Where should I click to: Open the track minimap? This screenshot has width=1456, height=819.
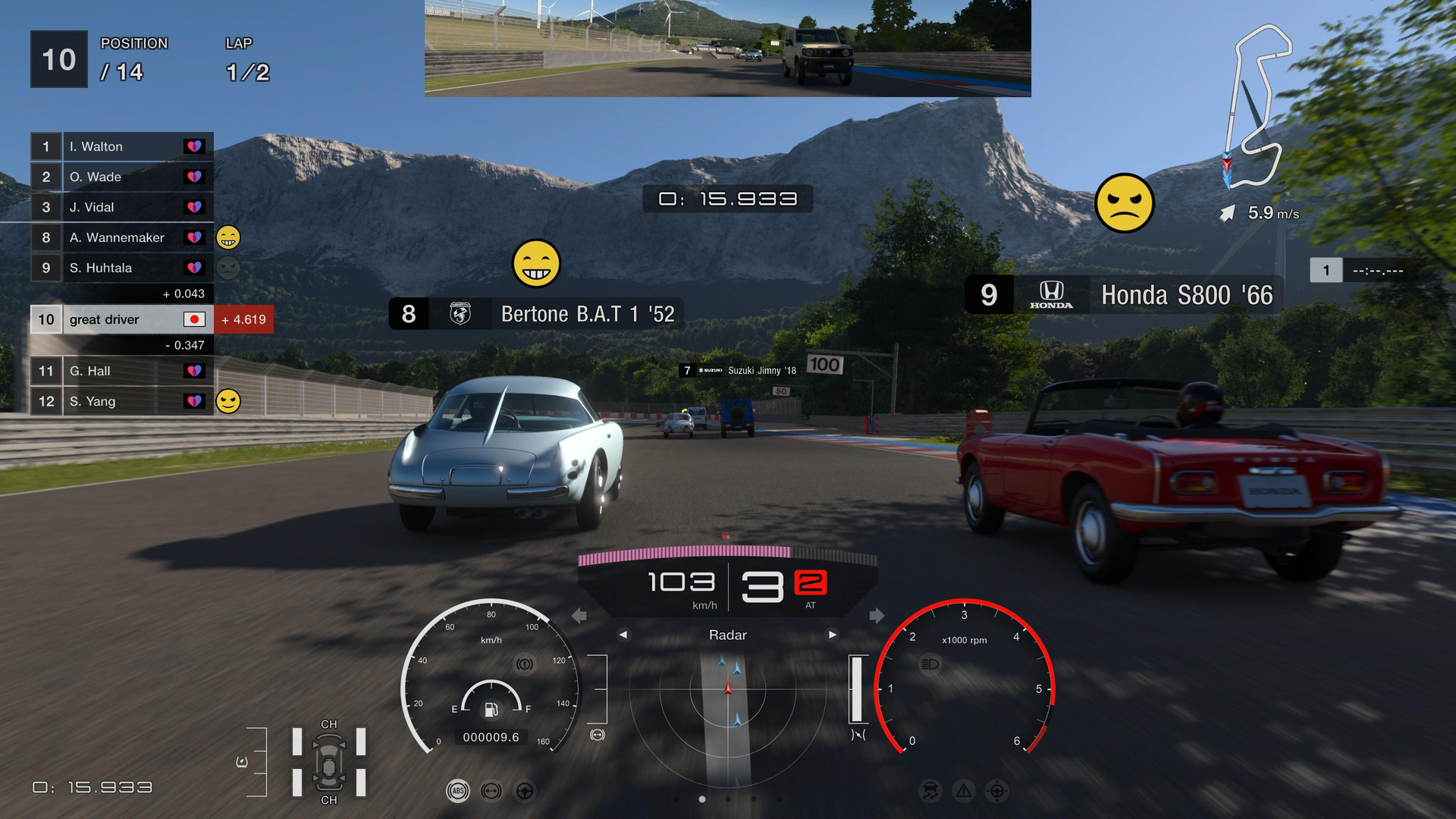(1257, 106)
